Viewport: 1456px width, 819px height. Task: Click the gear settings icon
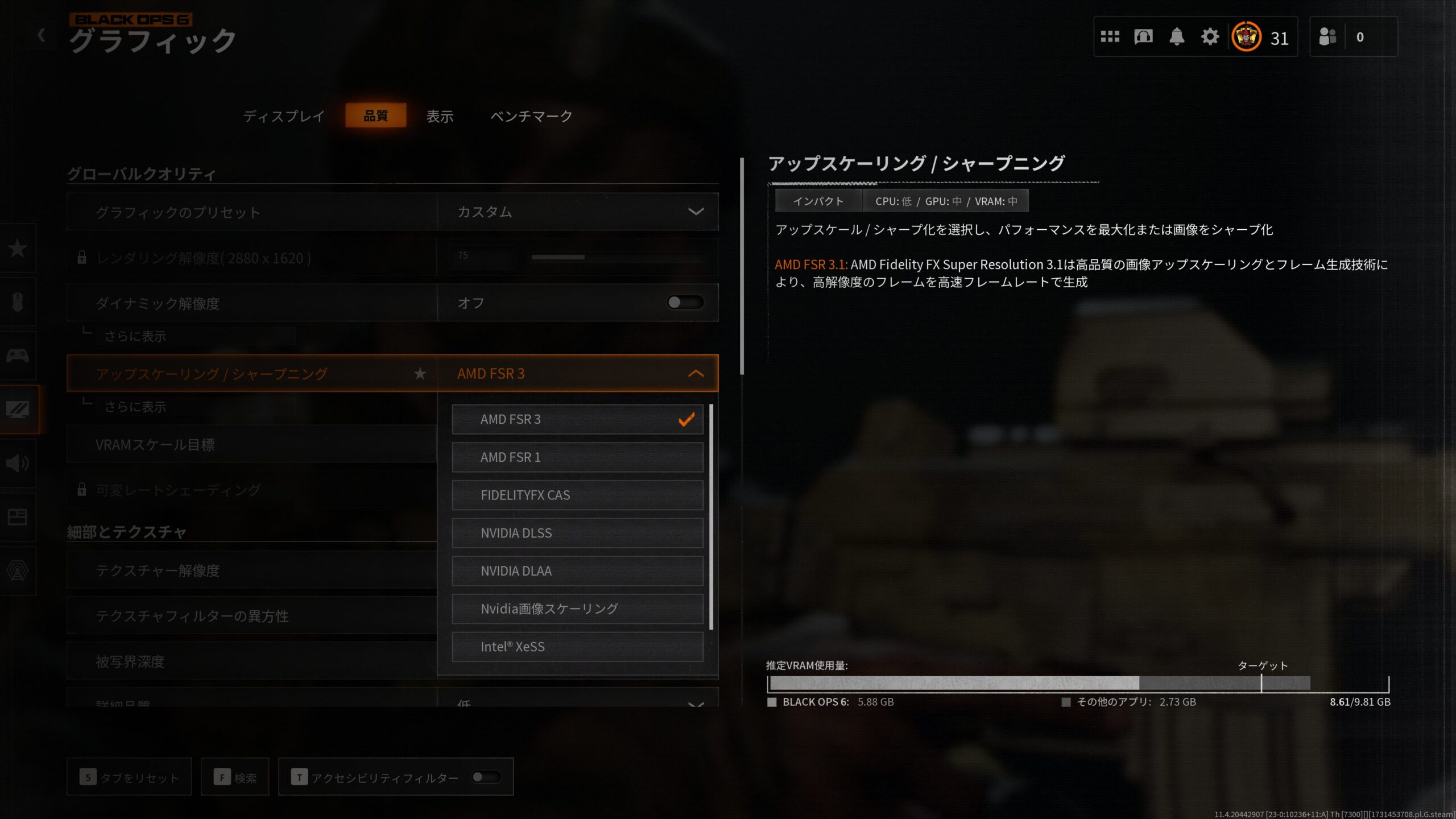pyautogui.click(x=1210, y=37)
